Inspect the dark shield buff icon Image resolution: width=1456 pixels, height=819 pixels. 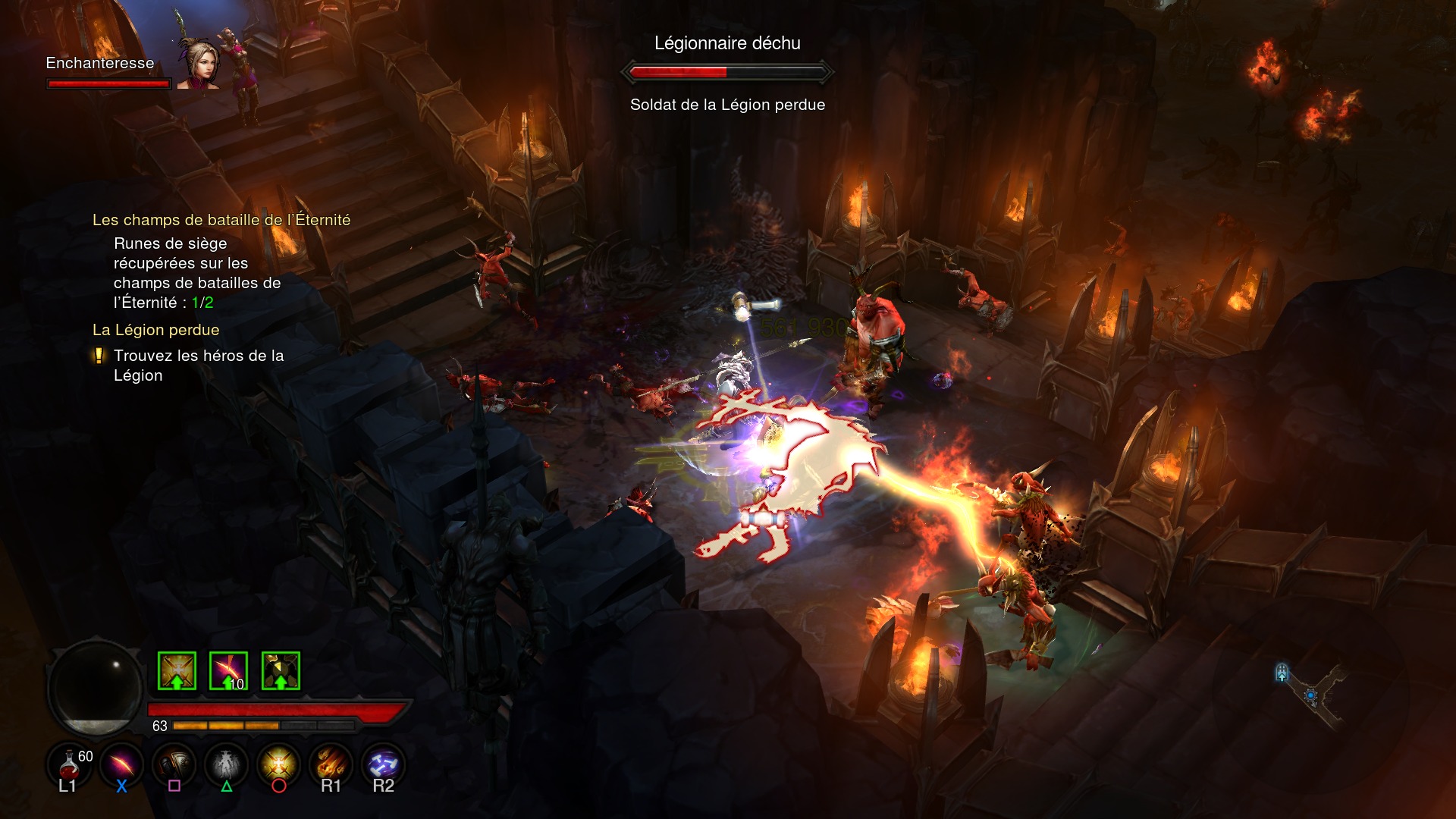281,671
